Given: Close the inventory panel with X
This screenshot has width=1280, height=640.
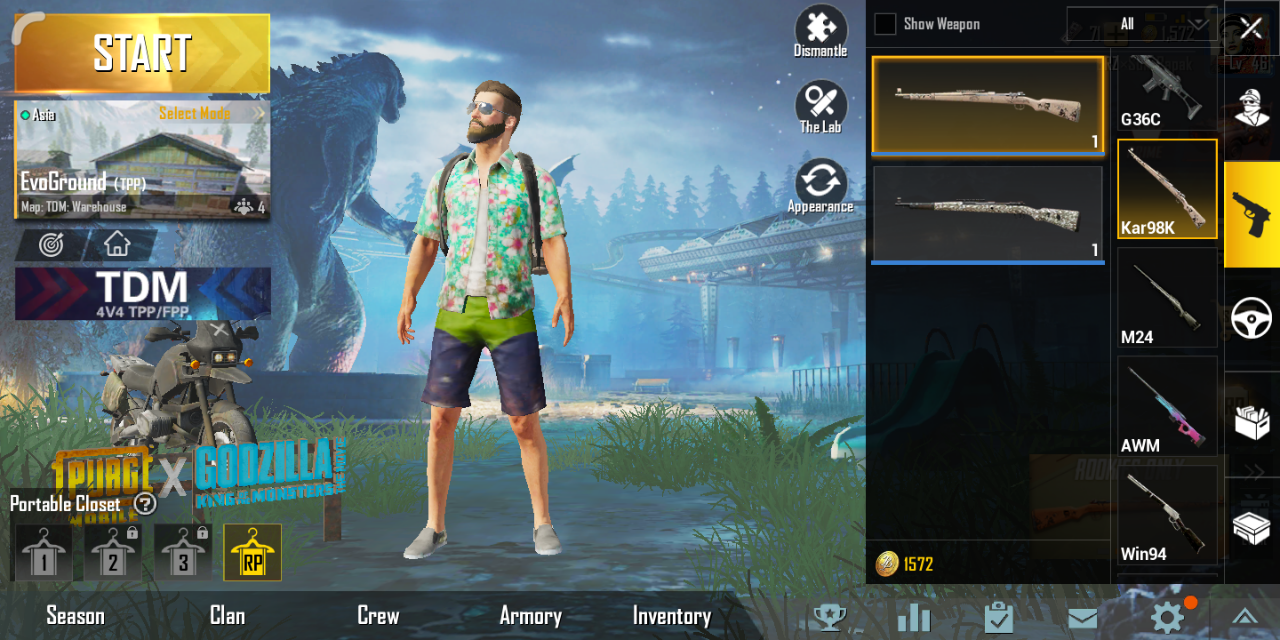Looking at the screenshot, I should point(1251,28).
